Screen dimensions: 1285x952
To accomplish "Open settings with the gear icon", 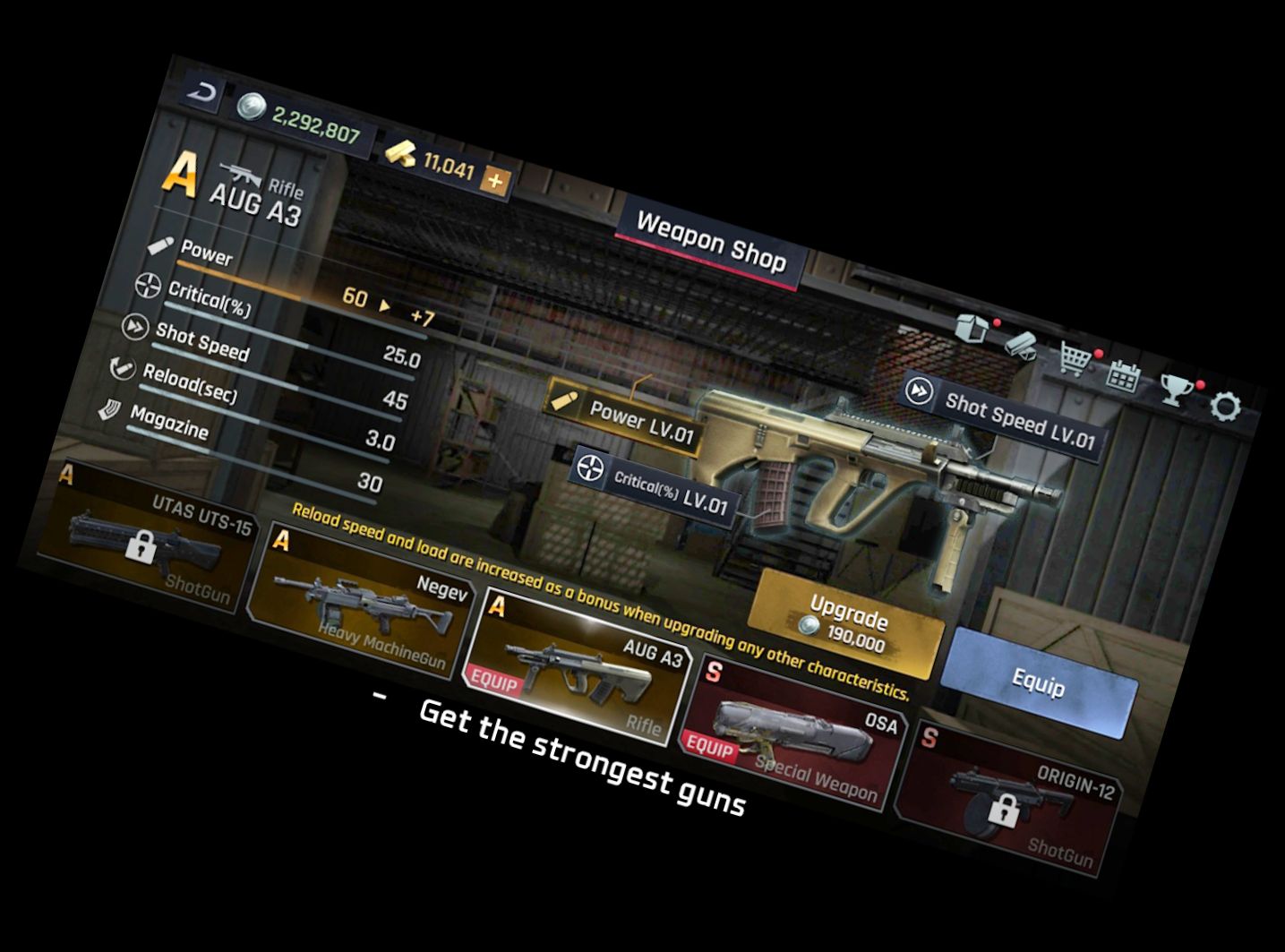I will 1225,407.
